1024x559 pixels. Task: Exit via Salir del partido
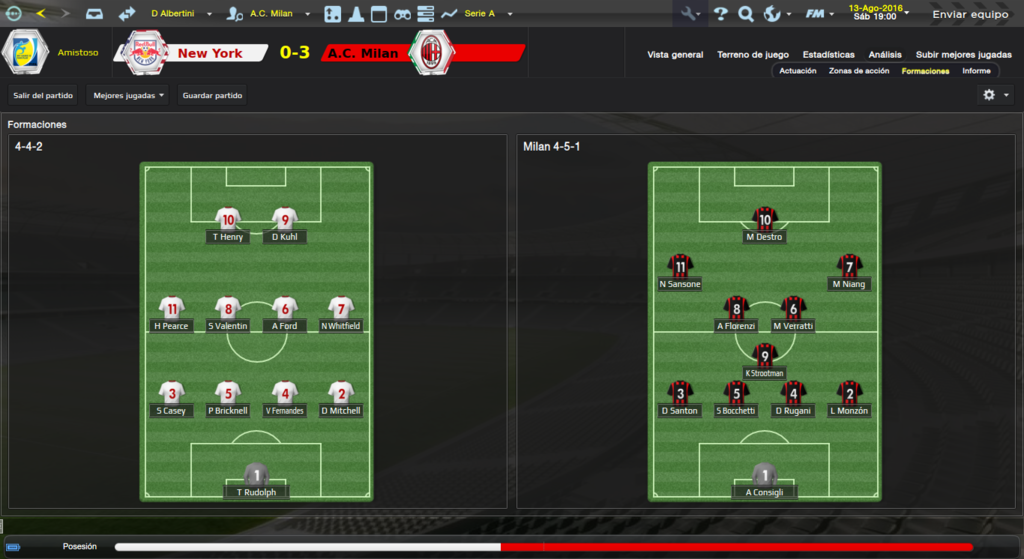pyautogui.click(x=43, y=95)
